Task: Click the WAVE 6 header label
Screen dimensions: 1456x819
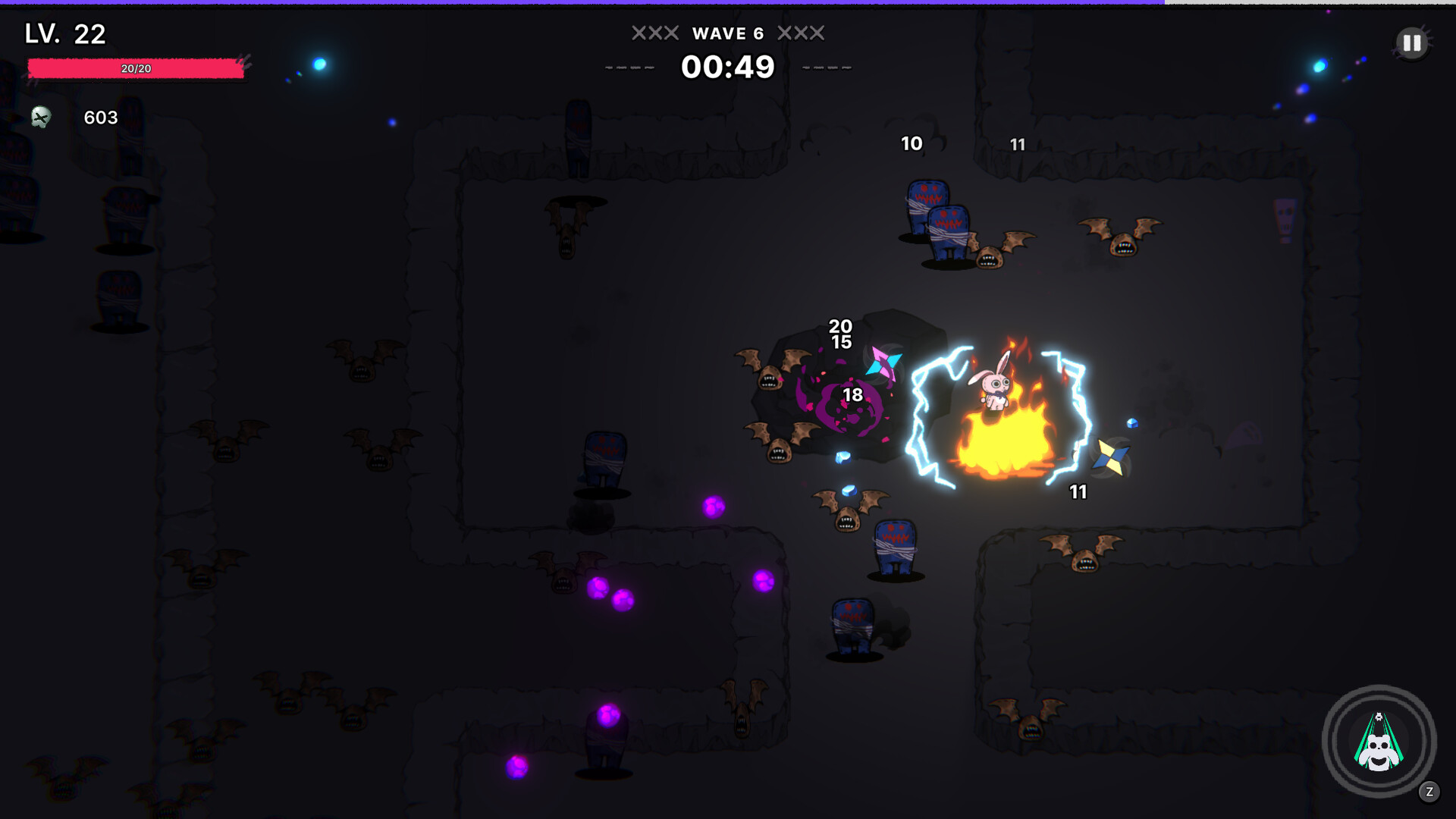Action: (729, 33)
